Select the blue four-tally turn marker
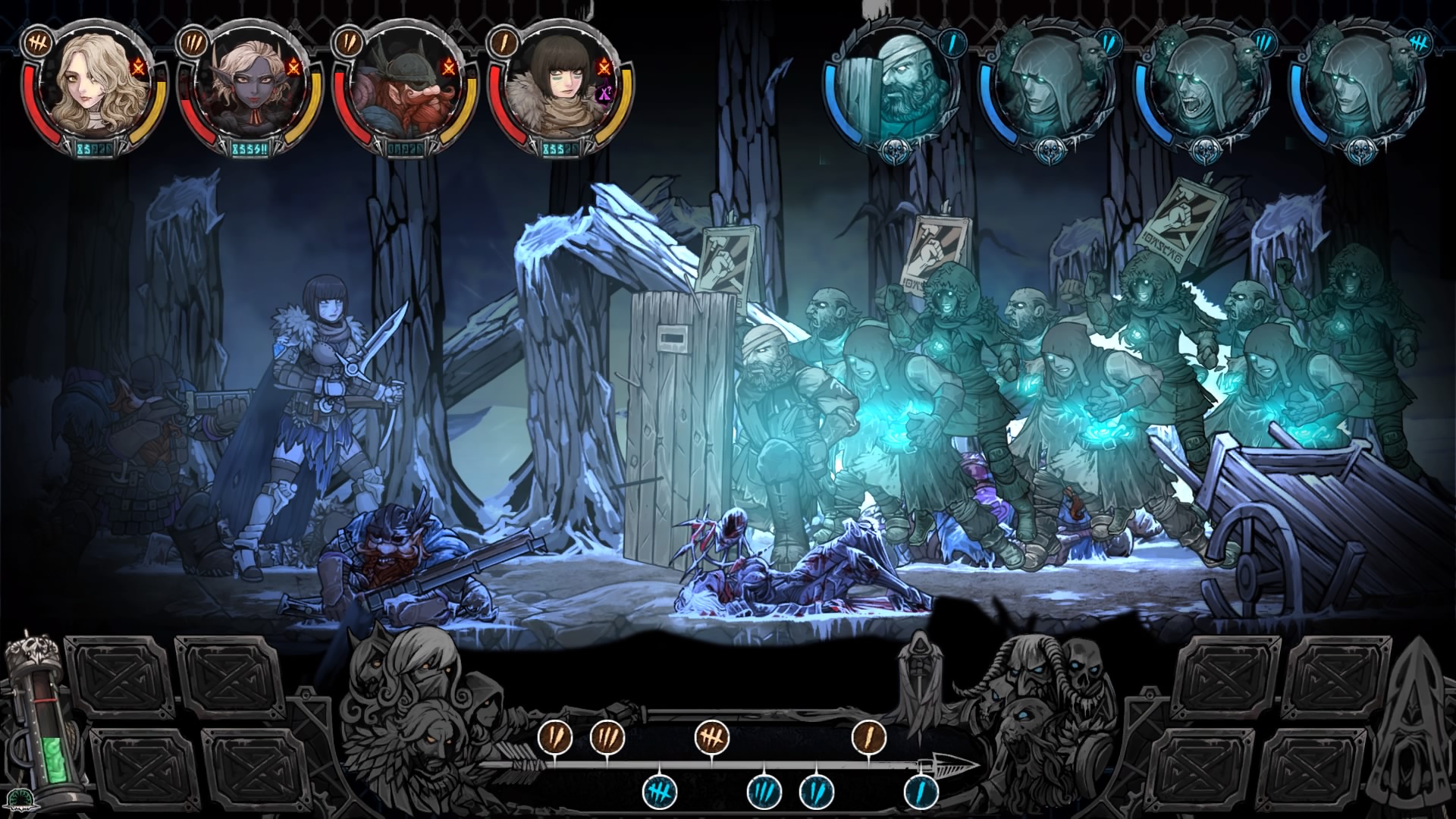Viewport: 1456px width, 819px height. point(660,792)
